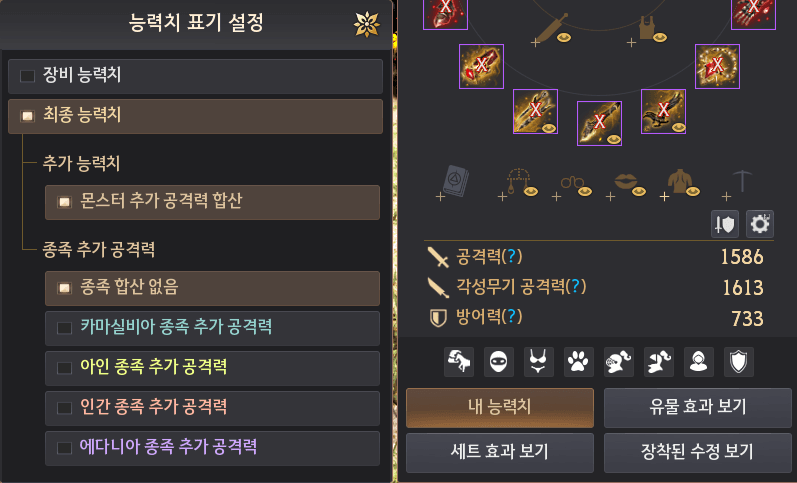Screen dimensions: 797x483
Task: Select the paw print filter icon
Action: tap(579, 362)
